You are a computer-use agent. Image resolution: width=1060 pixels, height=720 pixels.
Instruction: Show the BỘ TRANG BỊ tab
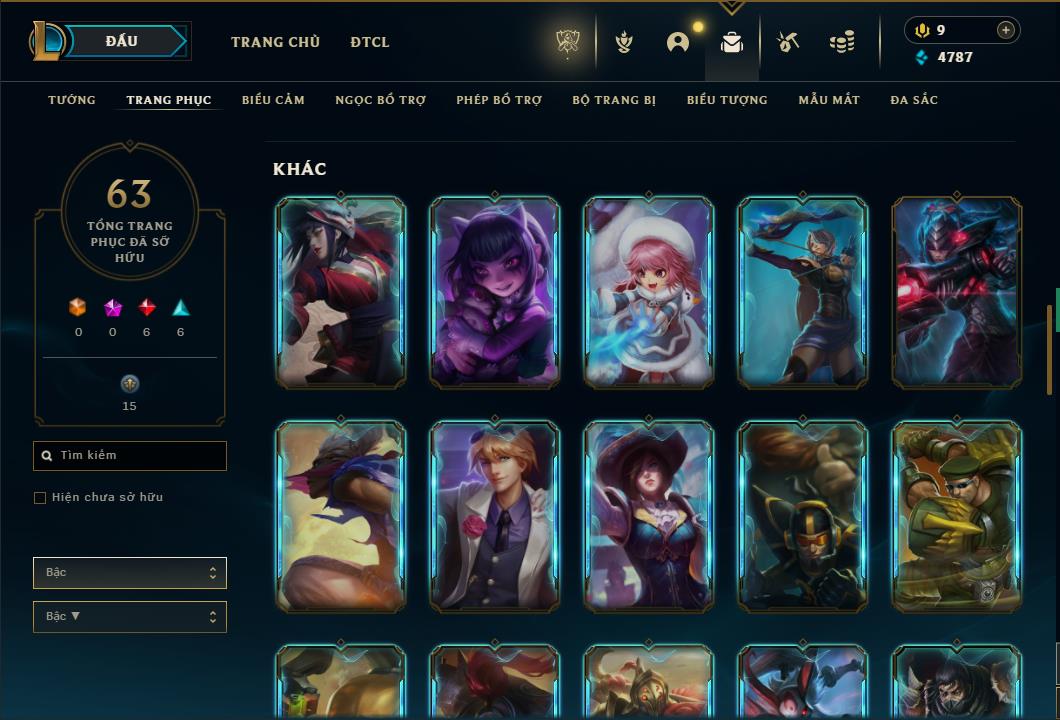click(x=614, y=100)
